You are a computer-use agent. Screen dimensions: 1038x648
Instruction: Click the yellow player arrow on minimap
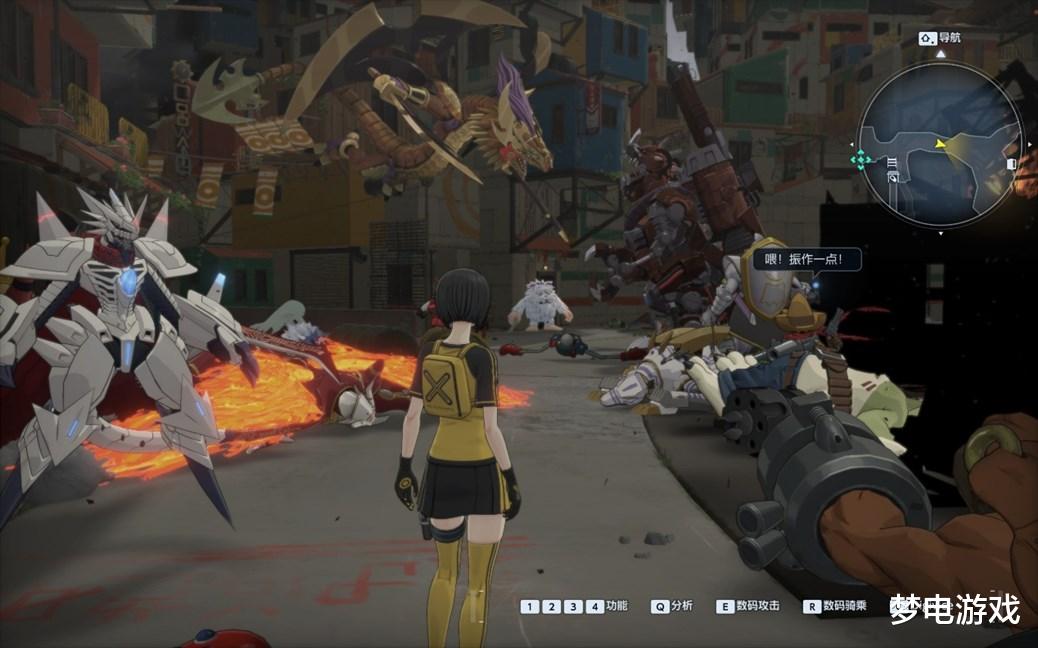[939, 144]
